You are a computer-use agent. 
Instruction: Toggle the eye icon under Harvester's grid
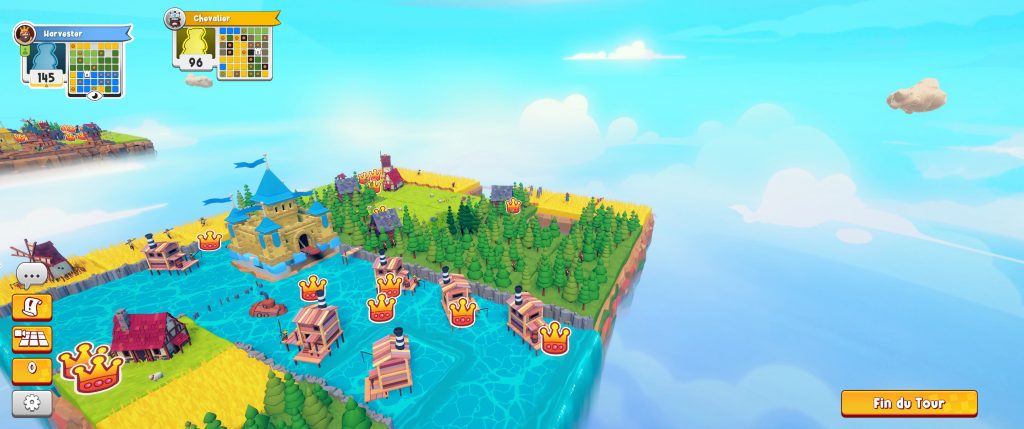95,96
